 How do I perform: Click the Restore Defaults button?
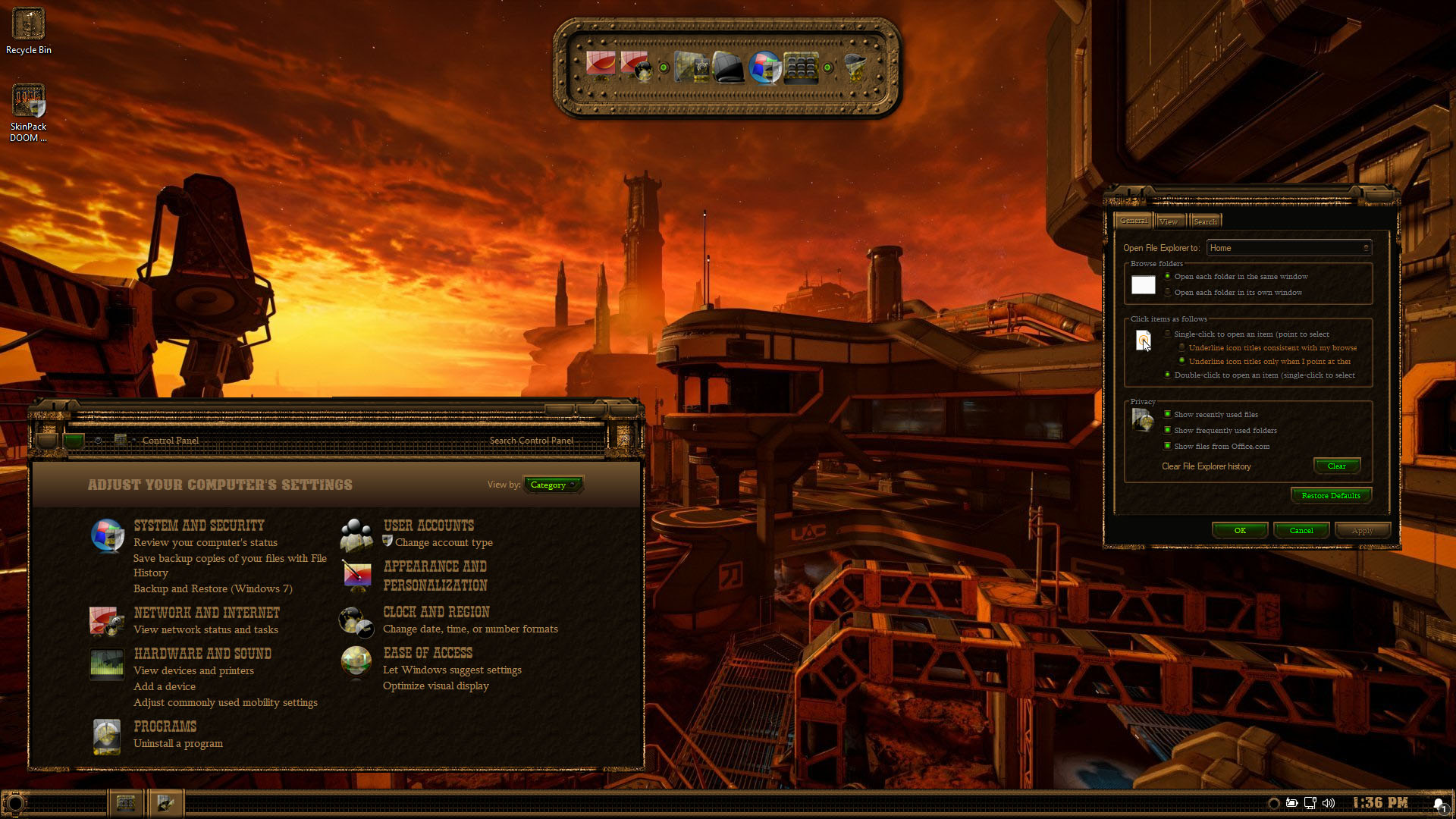(x=1330, y=496)
